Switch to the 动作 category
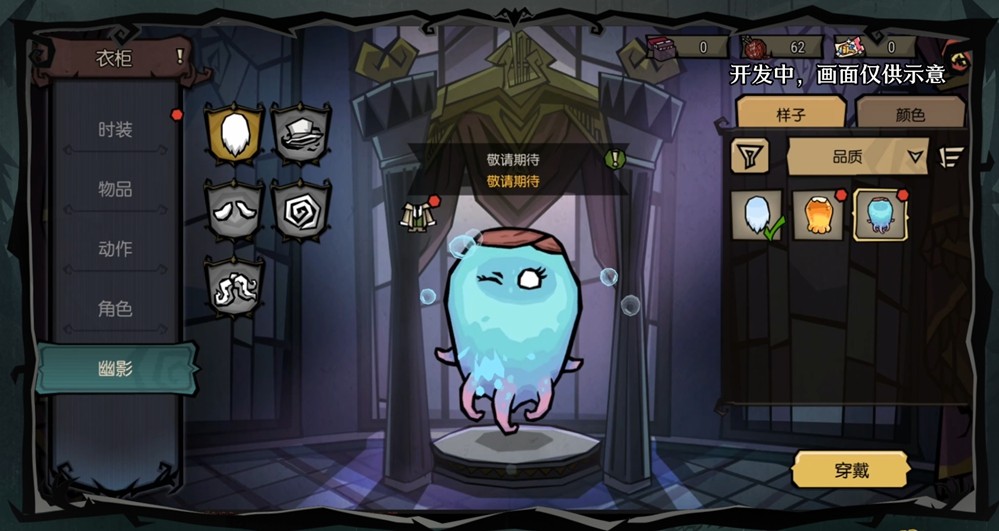999x531 pixels. pyautogui.click(x=115, y=249)
